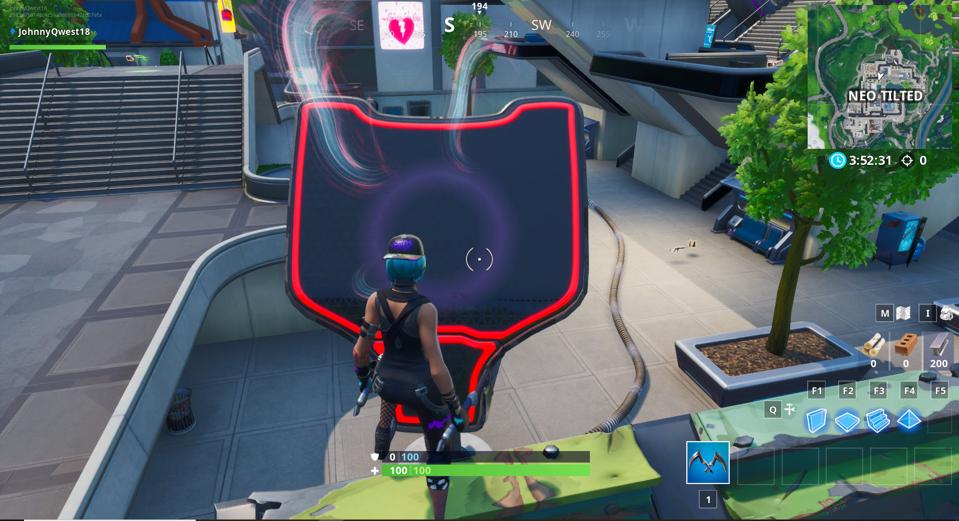The height and width of the screenshot is (521, 959).
Task: Click the crossed tools build-mode icon
Action: (790, 409)
